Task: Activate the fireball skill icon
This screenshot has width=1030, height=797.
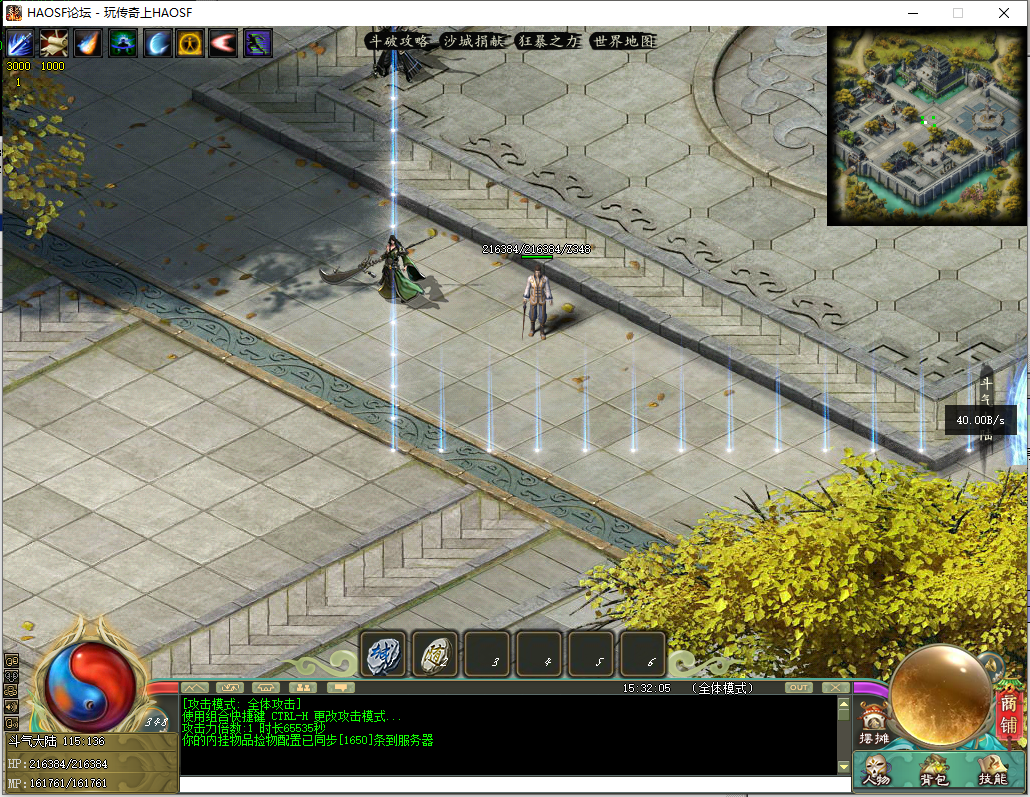Action: [88, 43]
